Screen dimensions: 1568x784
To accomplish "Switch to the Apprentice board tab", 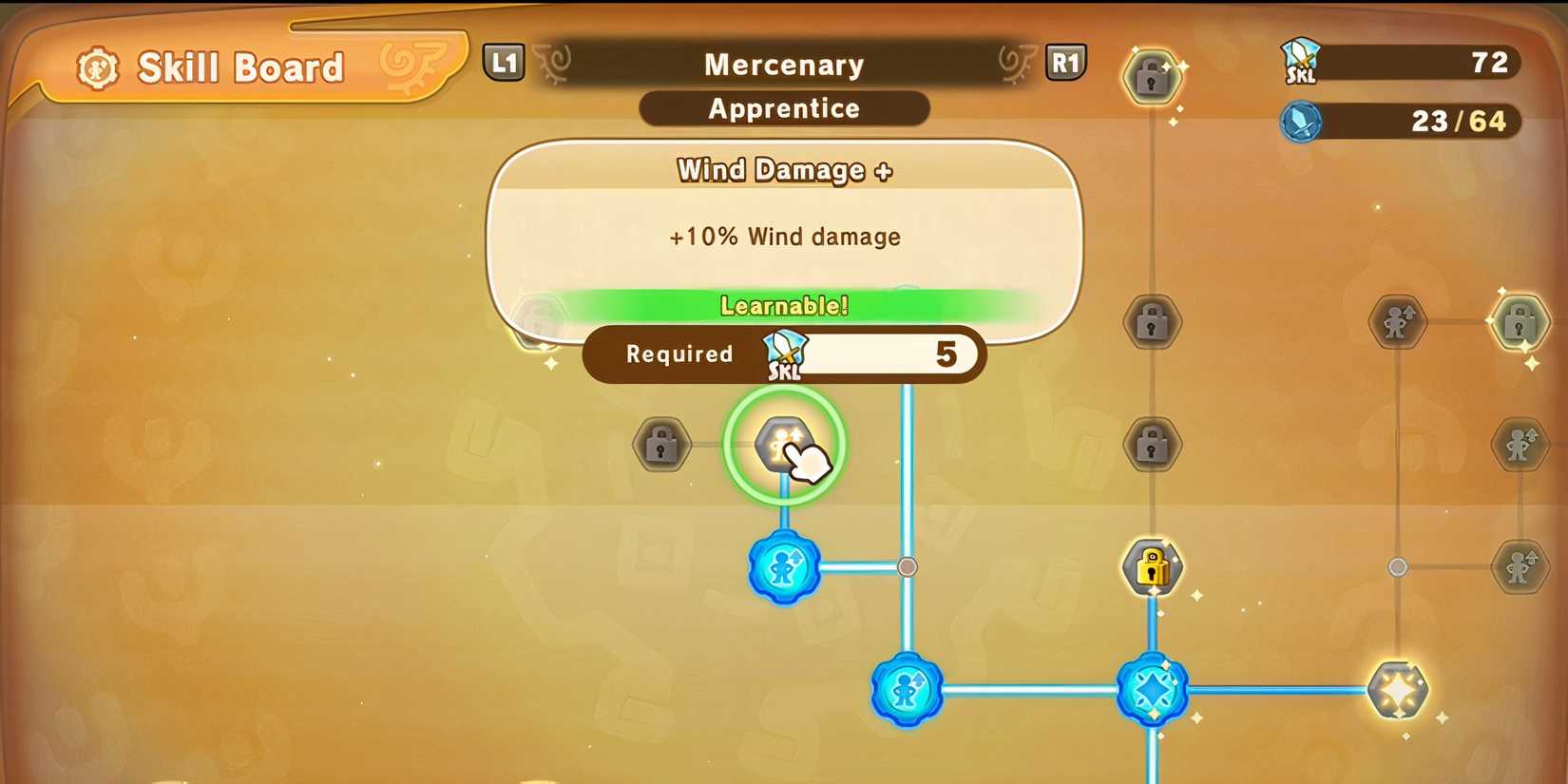I will click(x=783, y=108).
